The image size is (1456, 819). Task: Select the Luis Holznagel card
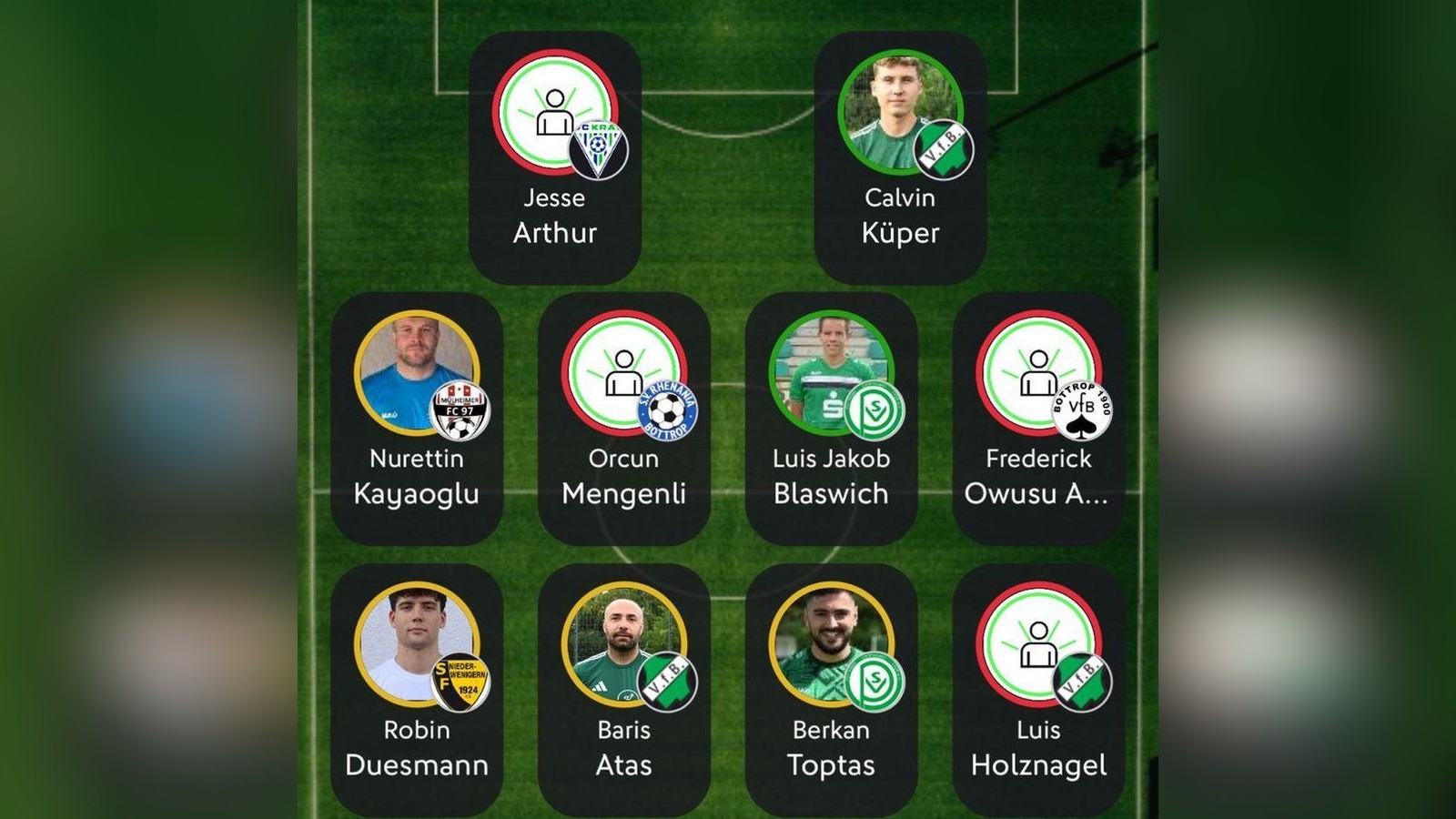click(1038, 690)
